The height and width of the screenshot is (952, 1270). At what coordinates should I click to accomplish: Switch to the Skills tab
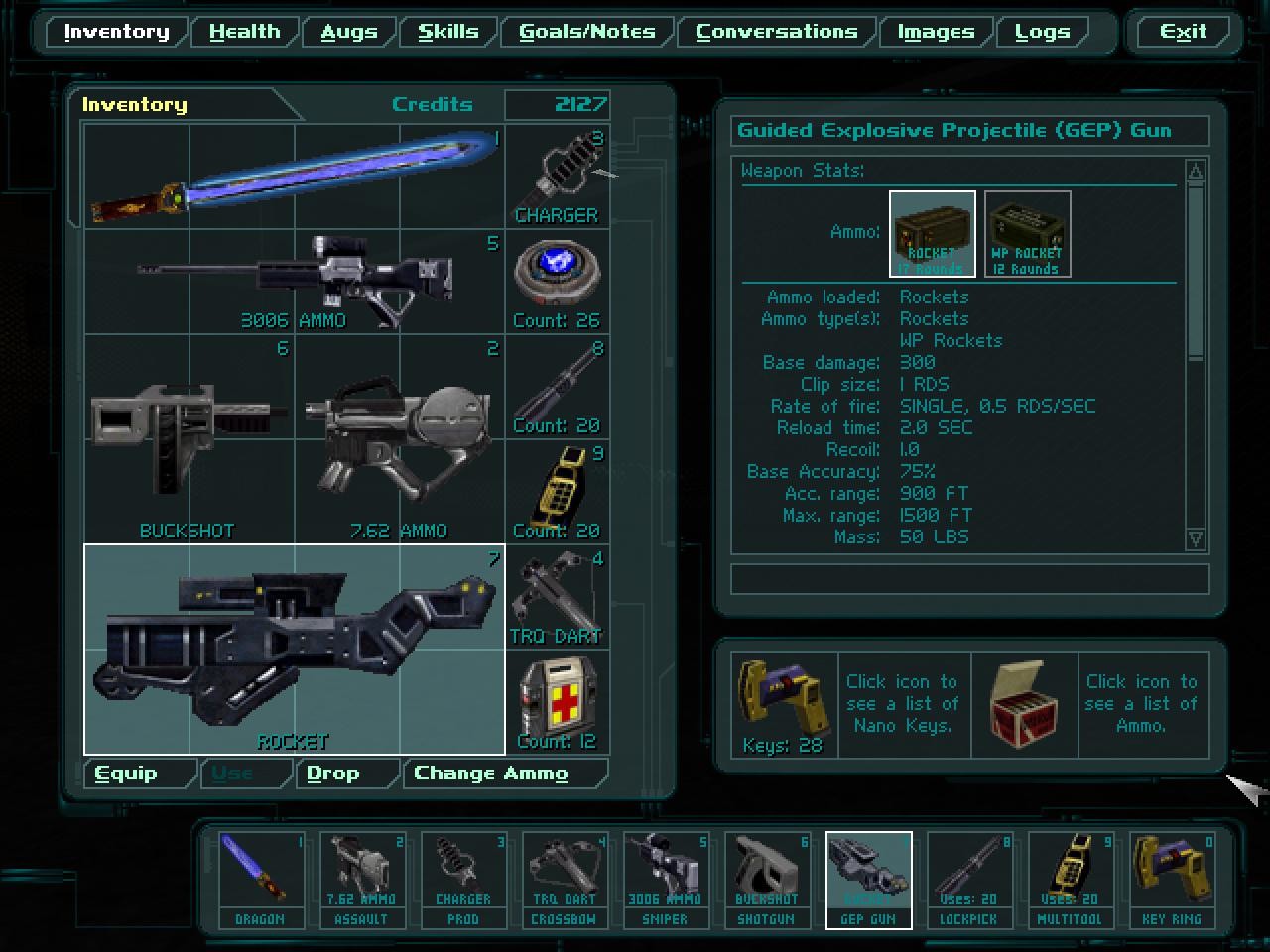[447, 31]
